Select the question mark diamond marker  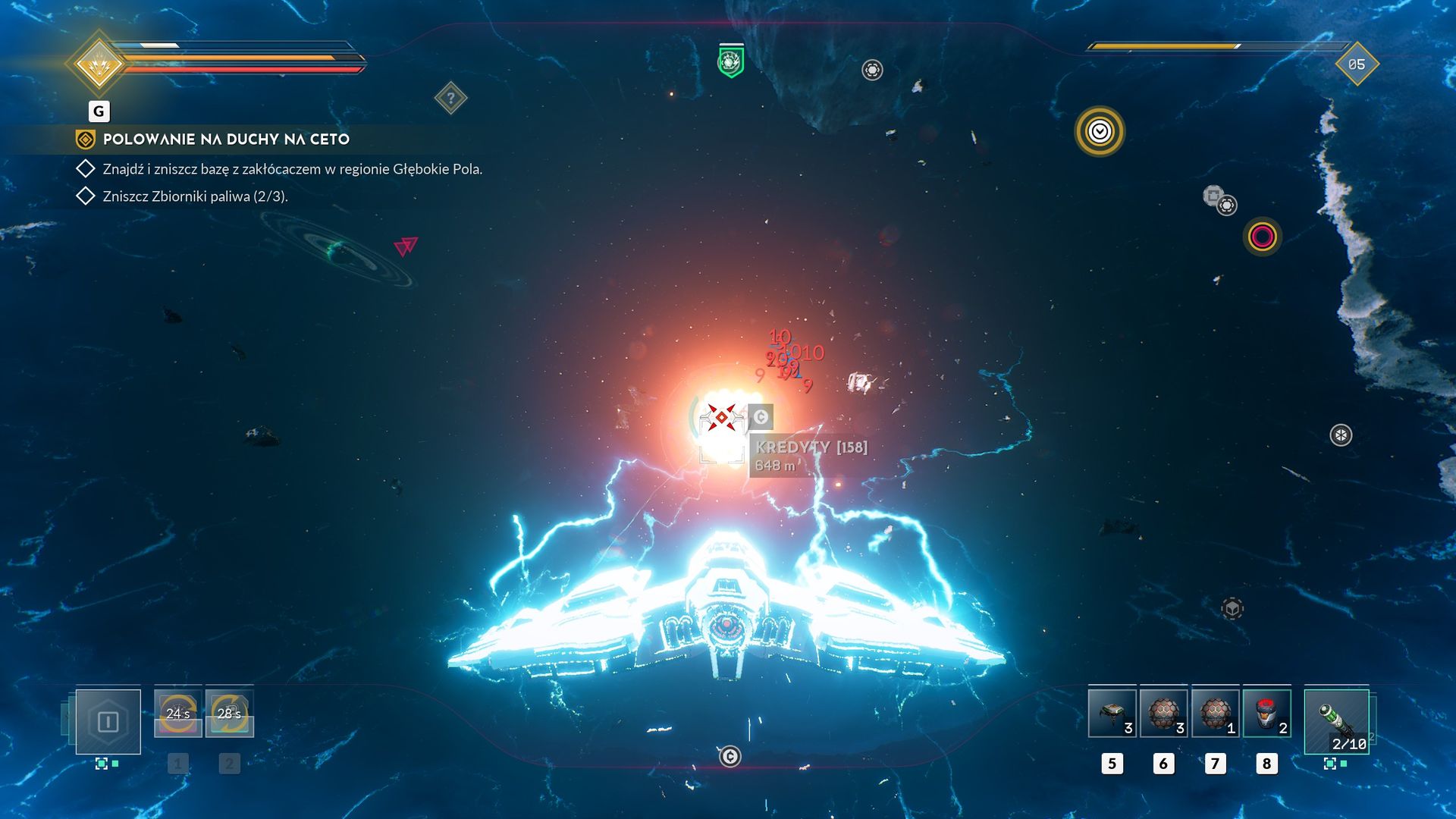click(x=450, y=98)
